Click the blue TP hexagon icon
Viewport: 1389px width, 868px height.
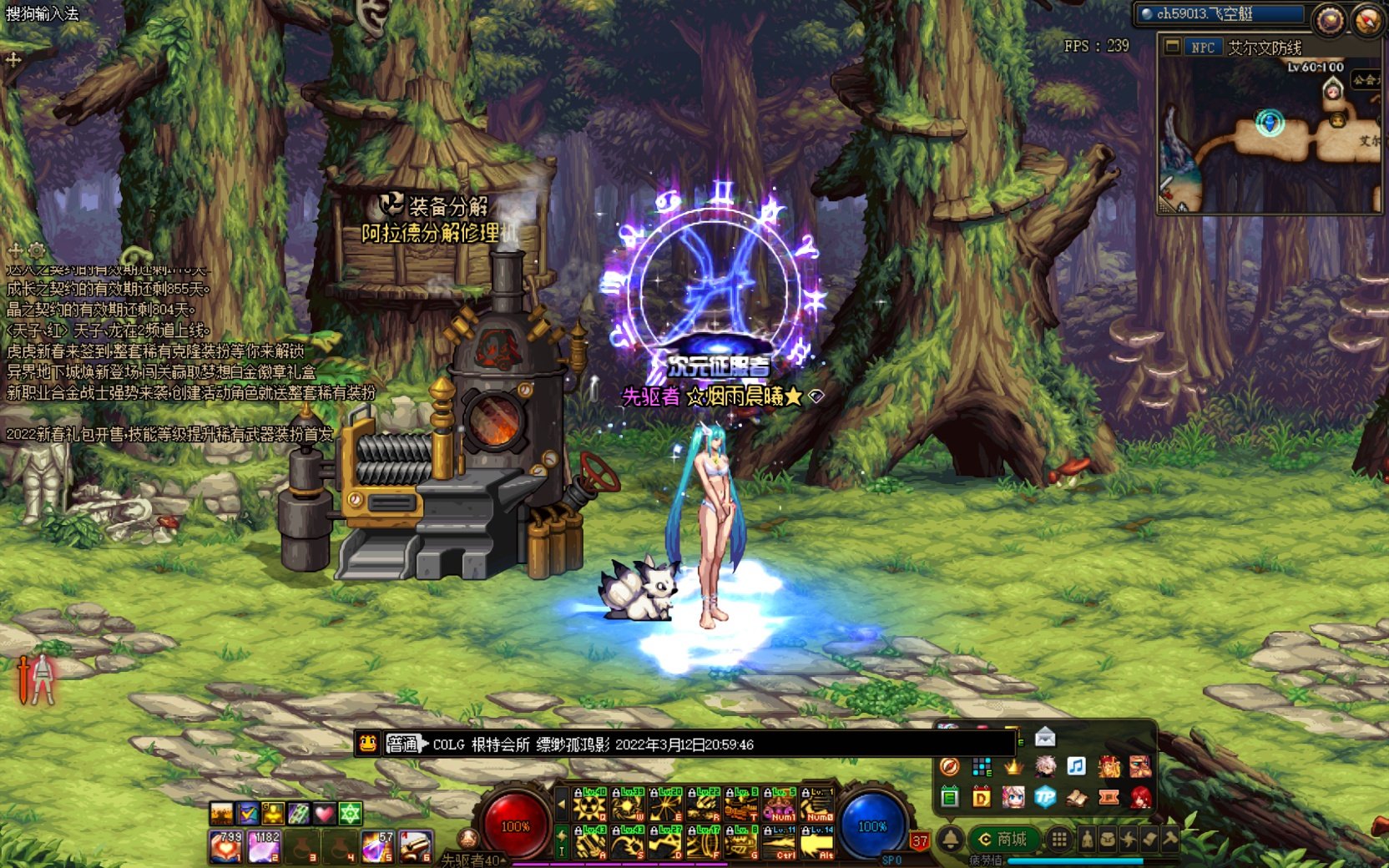1045,797
